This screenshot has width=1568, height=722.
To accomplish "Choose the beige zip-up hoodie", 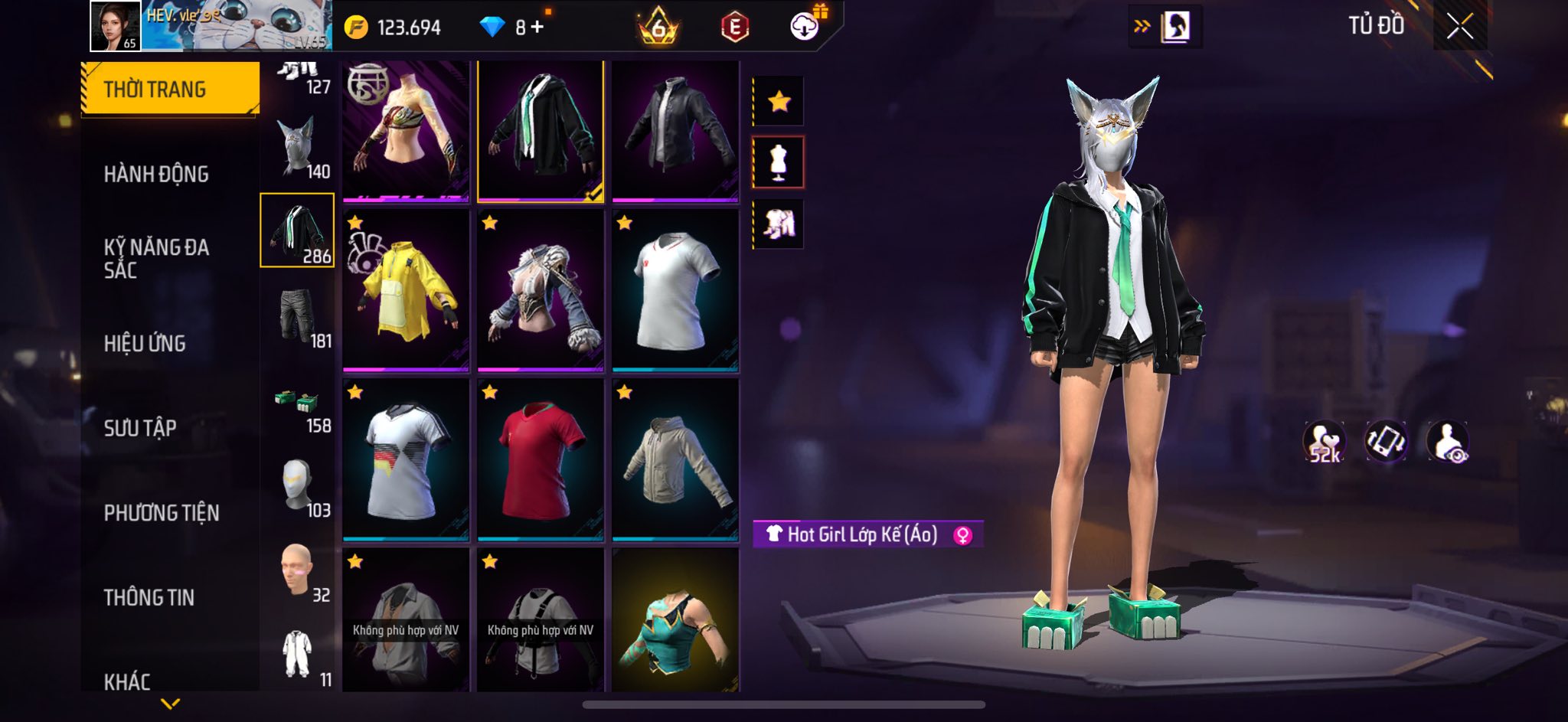I will (675, 460).
